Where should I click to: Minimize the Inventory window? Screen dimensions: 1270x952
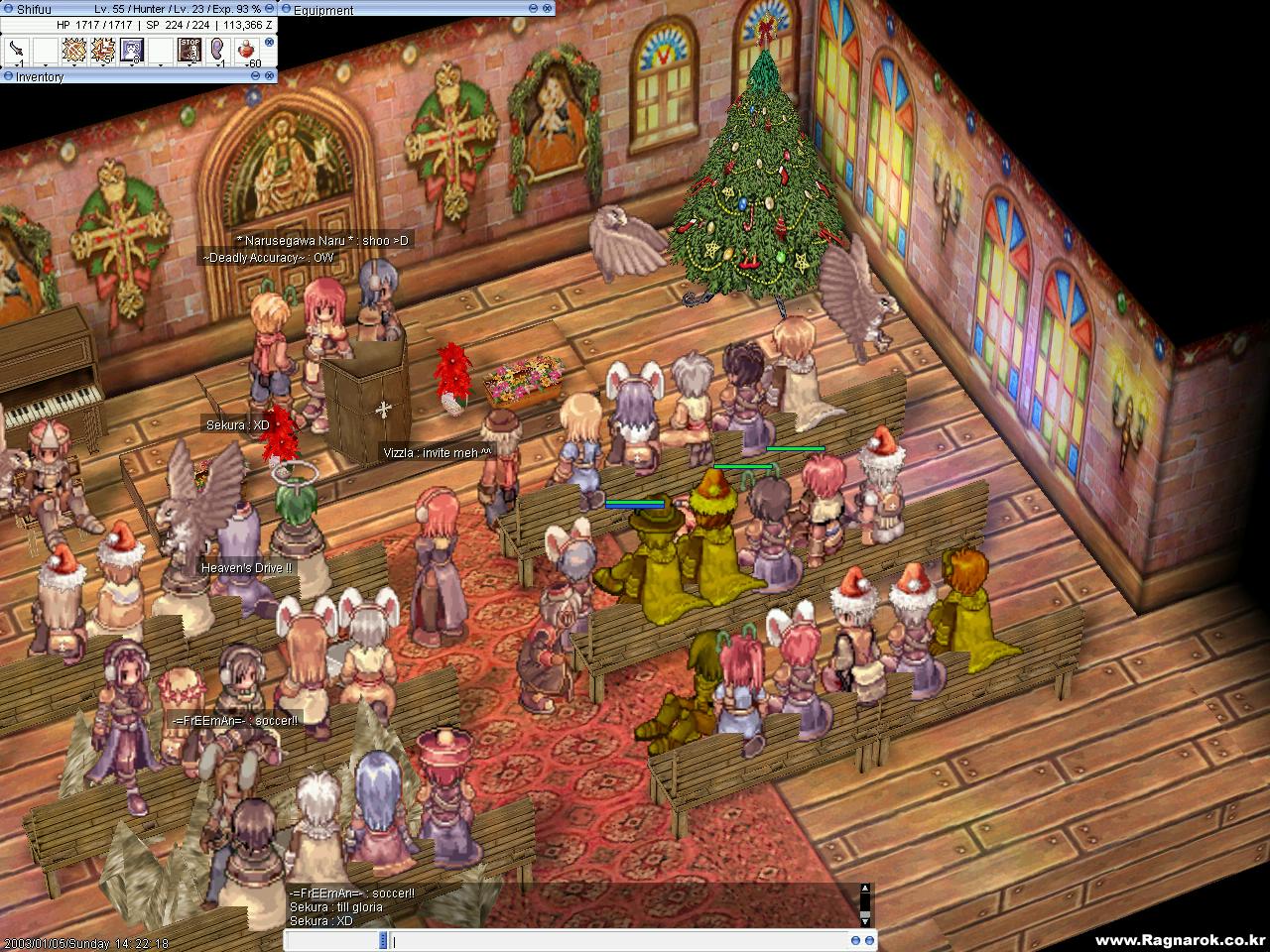point(255,75)
